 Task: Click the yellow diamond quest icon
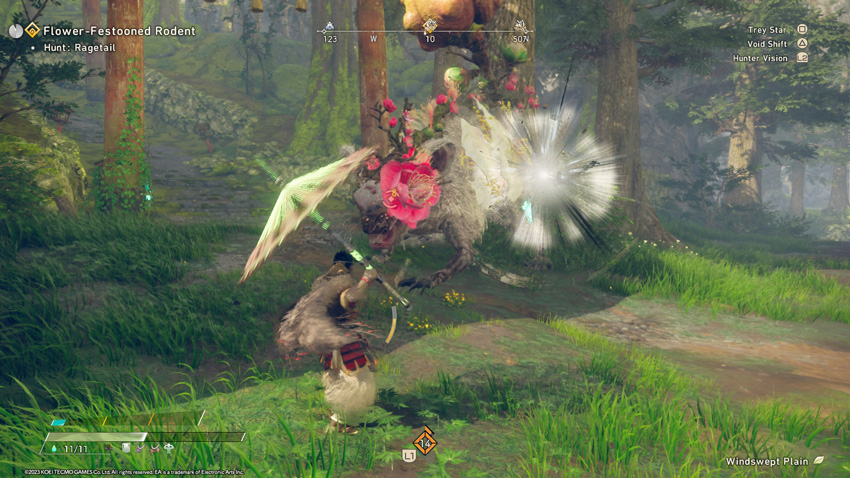(x=33, y=30)
